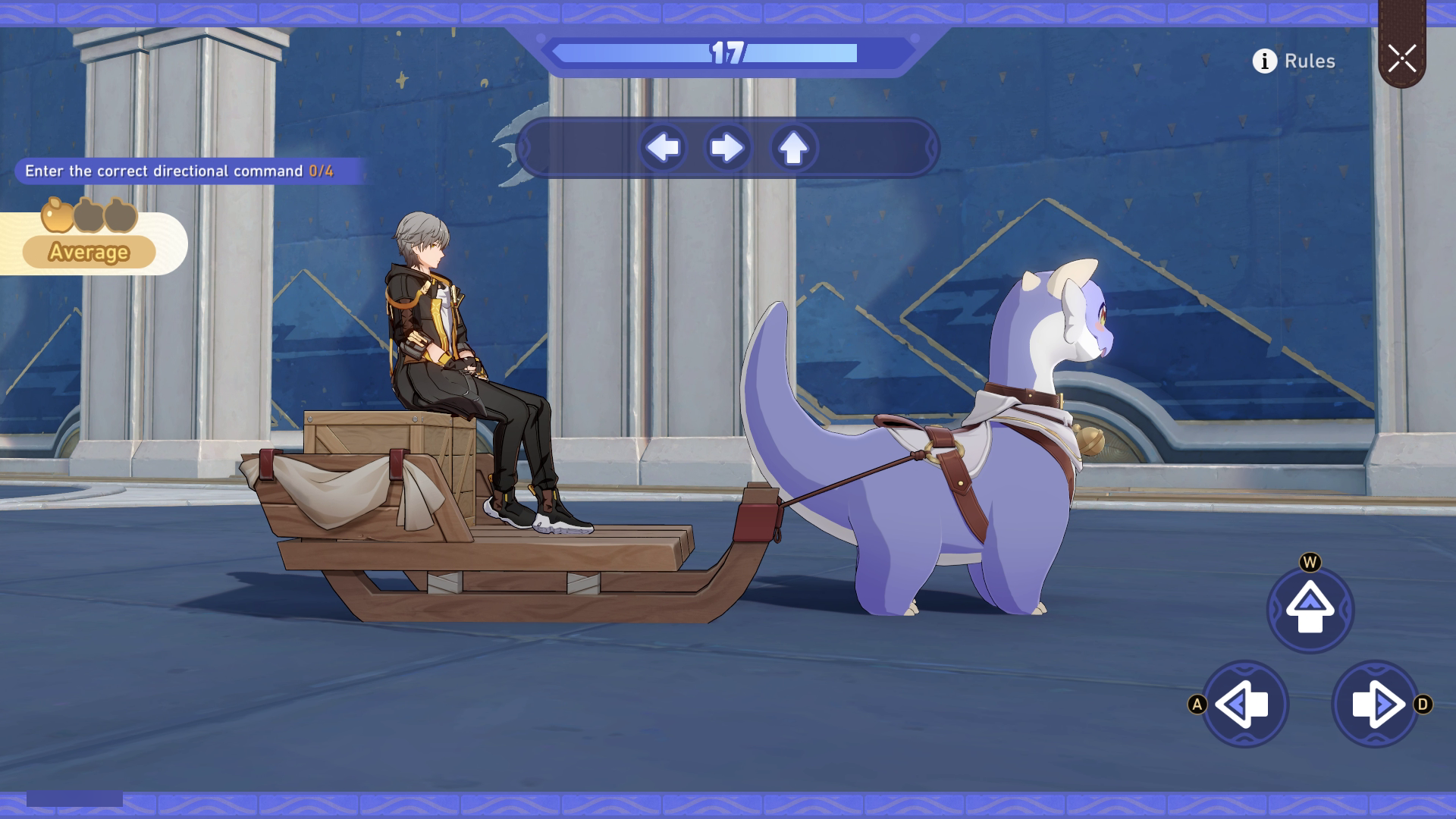The width and height of the screenshot is (1456, 819).
Task: Click the right arrow in the command sequence
Action: pos(728,149)
